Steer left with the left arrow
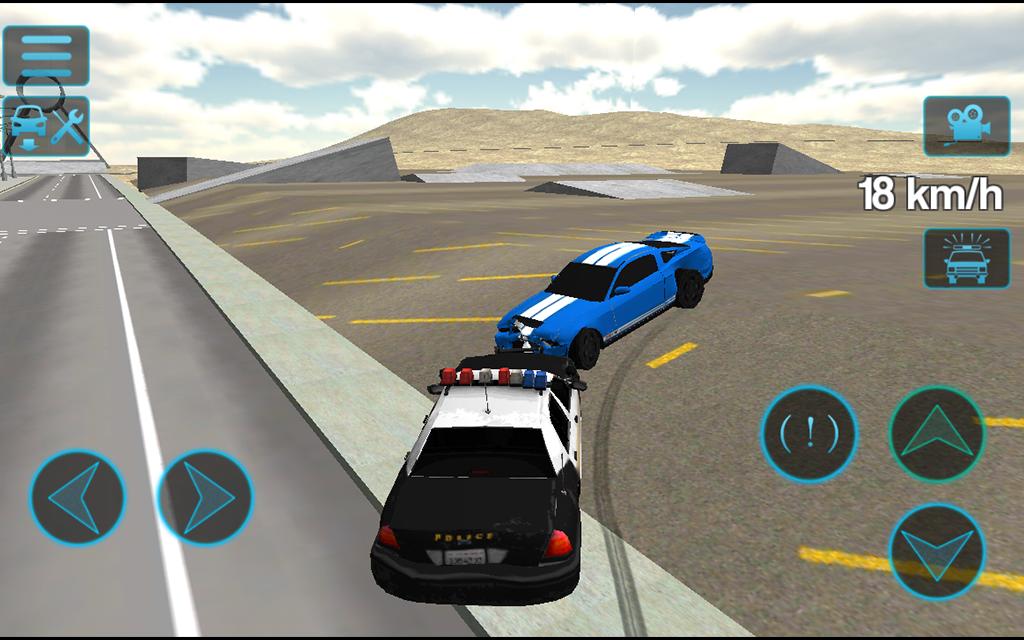 tap(77, 497)
